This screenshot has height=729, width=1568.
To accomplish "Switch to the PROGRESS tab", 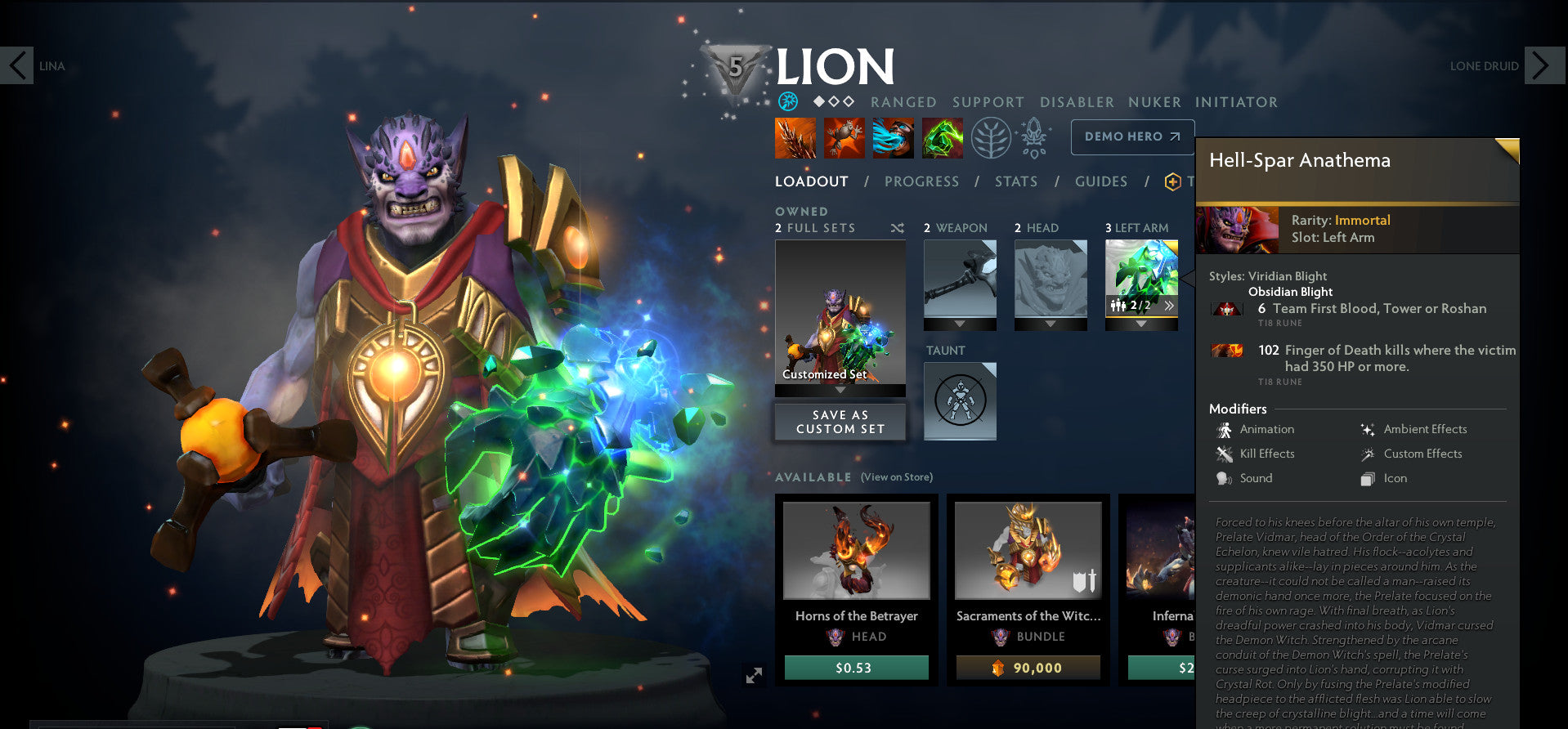I will [921, 181].
